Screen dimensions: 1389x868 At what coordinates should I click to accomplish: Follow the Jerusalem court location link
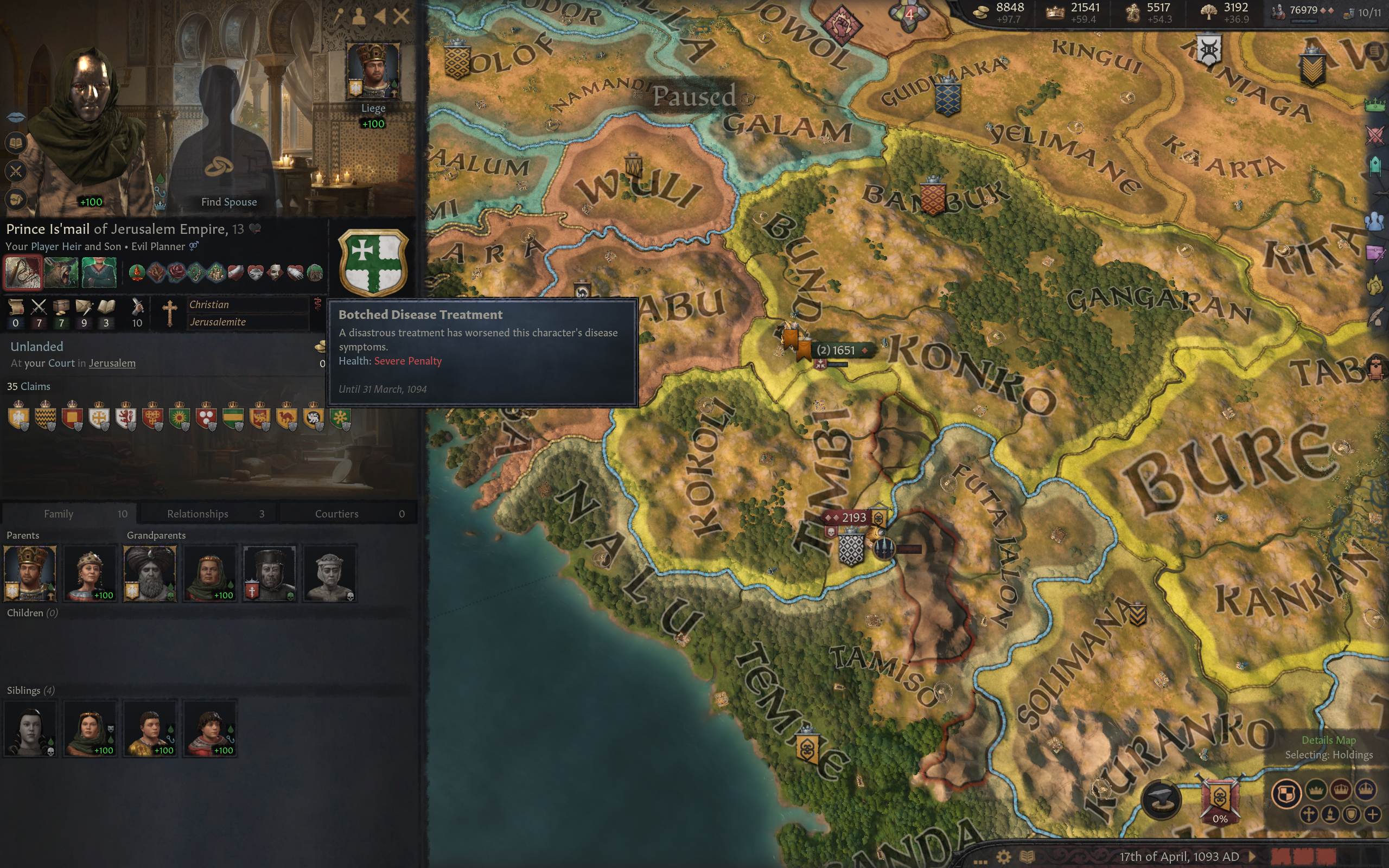[x=112, y=363]
